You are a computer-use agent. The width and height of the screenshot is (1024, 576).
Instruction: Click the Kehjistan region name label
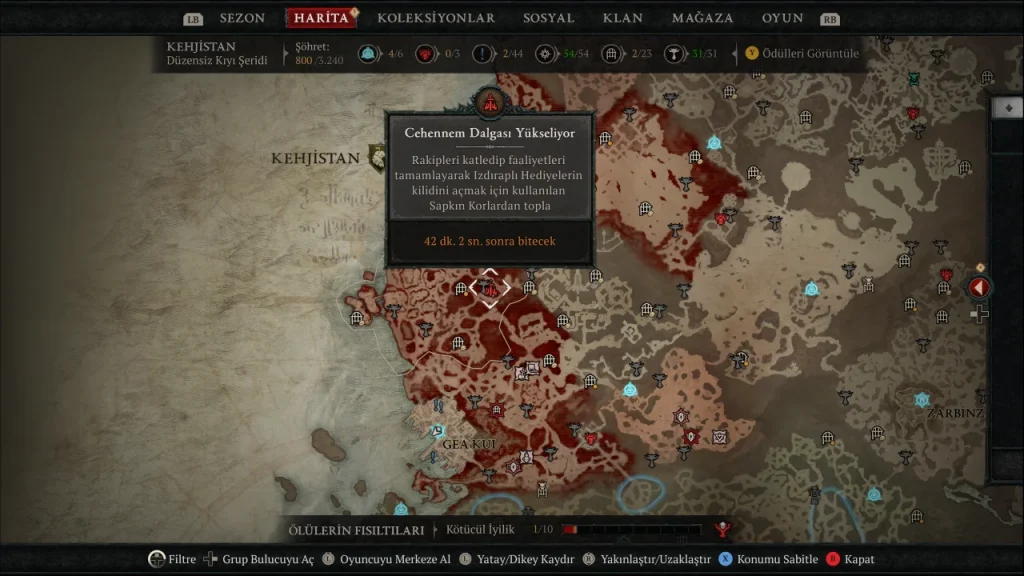tap(315, 158)
